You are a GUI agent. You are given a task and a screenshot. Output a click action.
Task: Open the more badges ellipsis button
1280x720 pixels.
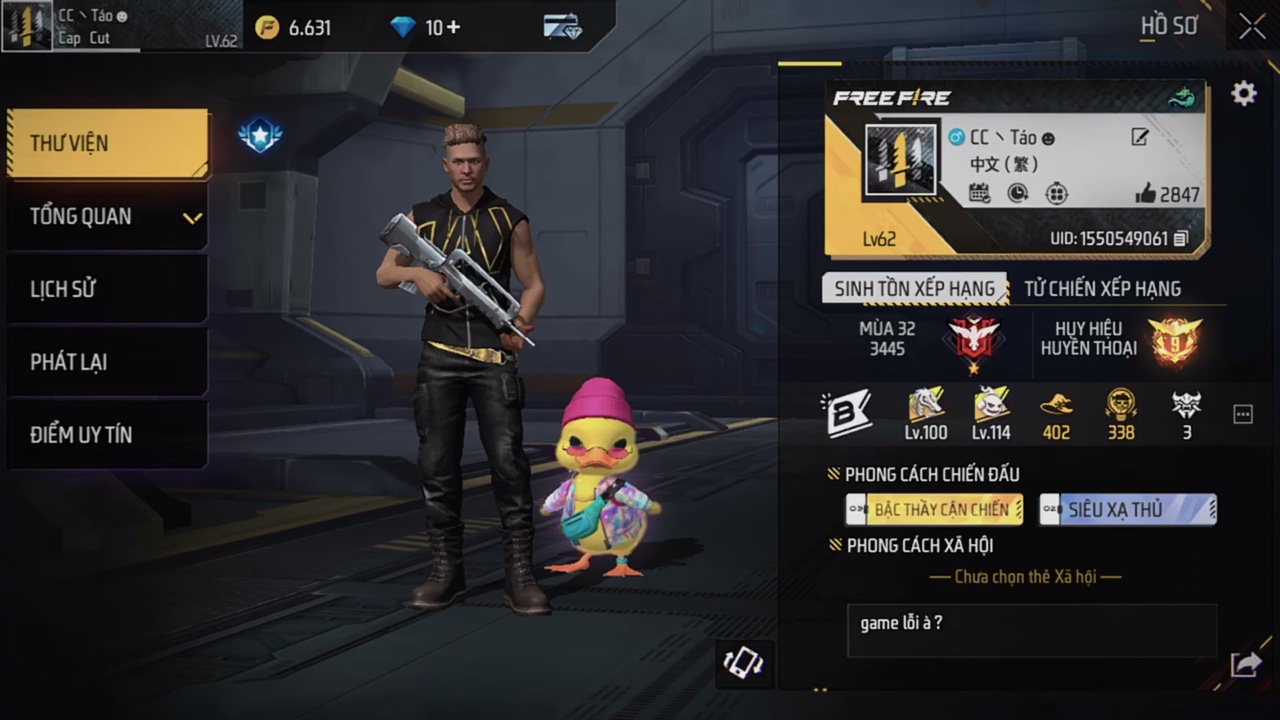pyautogui.click(x=1243, y=414)
